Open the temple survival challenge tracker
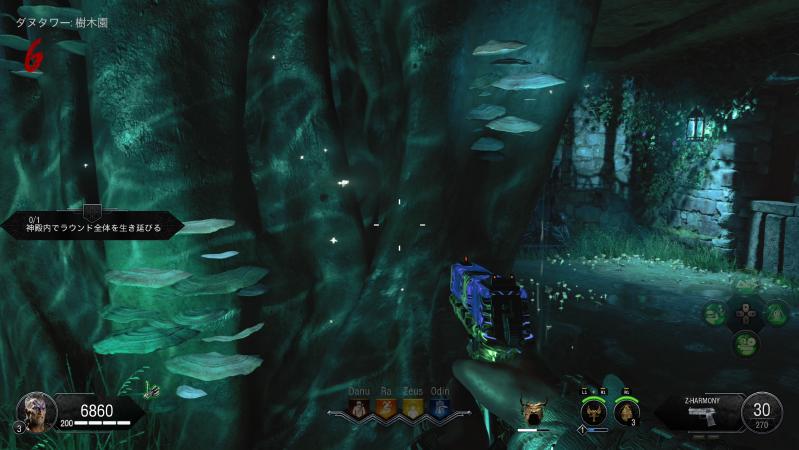The height and width of the screenshot is (450, 799). (x=92, y=223)
